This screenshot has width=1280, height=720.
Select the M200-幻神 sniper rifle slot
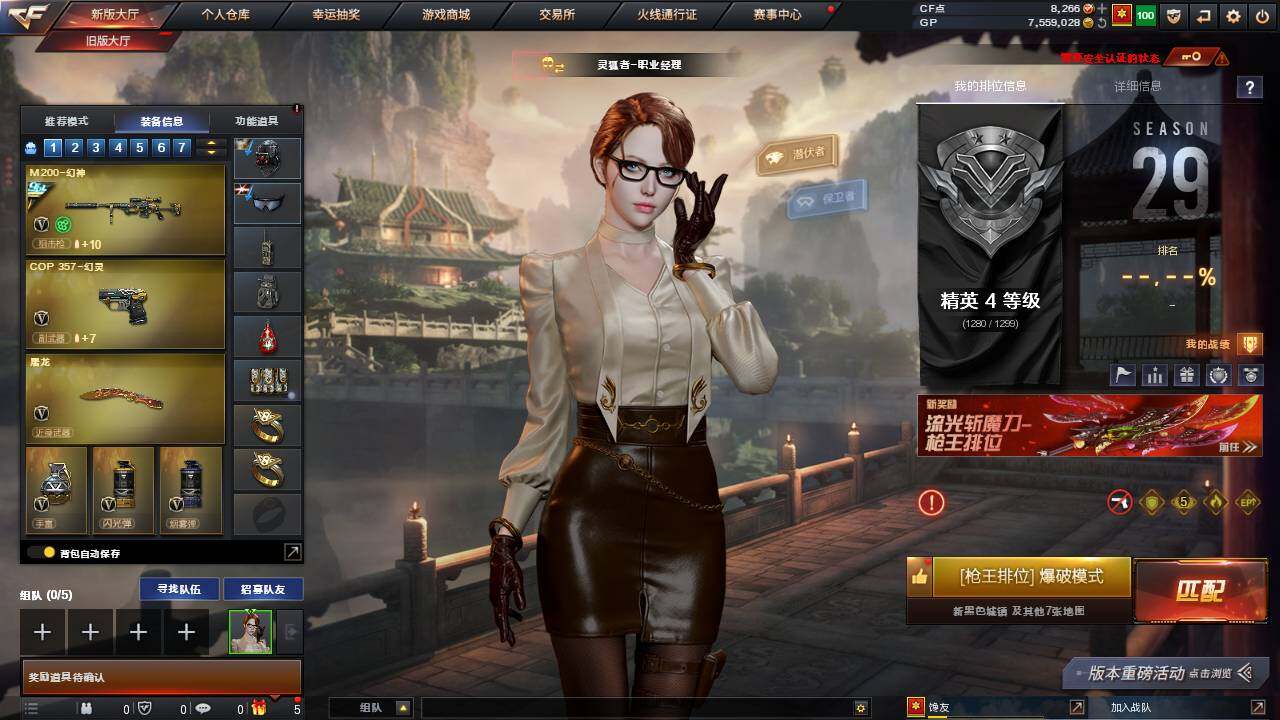tap(125, 210)
